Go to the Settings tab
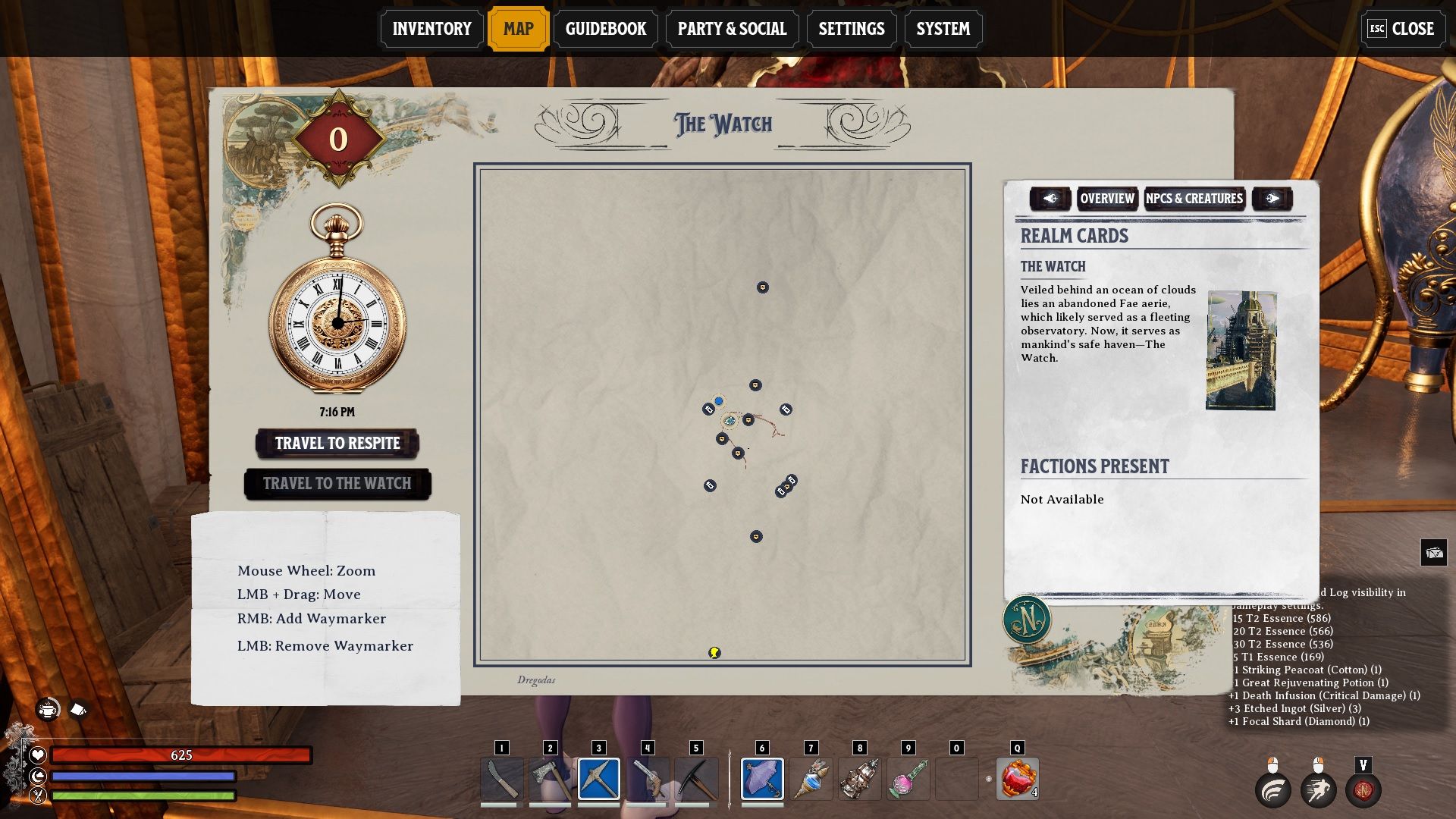The width and height of the screenshot is (1456, 819). click(851, 29)
